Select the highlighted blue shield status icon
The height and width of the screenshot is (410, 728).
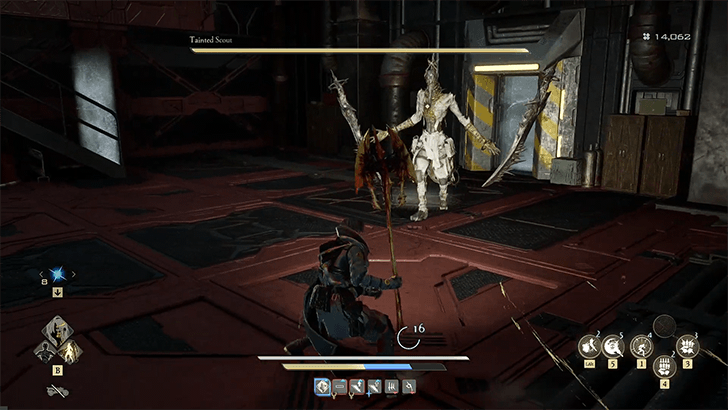(x=323, y=386)
